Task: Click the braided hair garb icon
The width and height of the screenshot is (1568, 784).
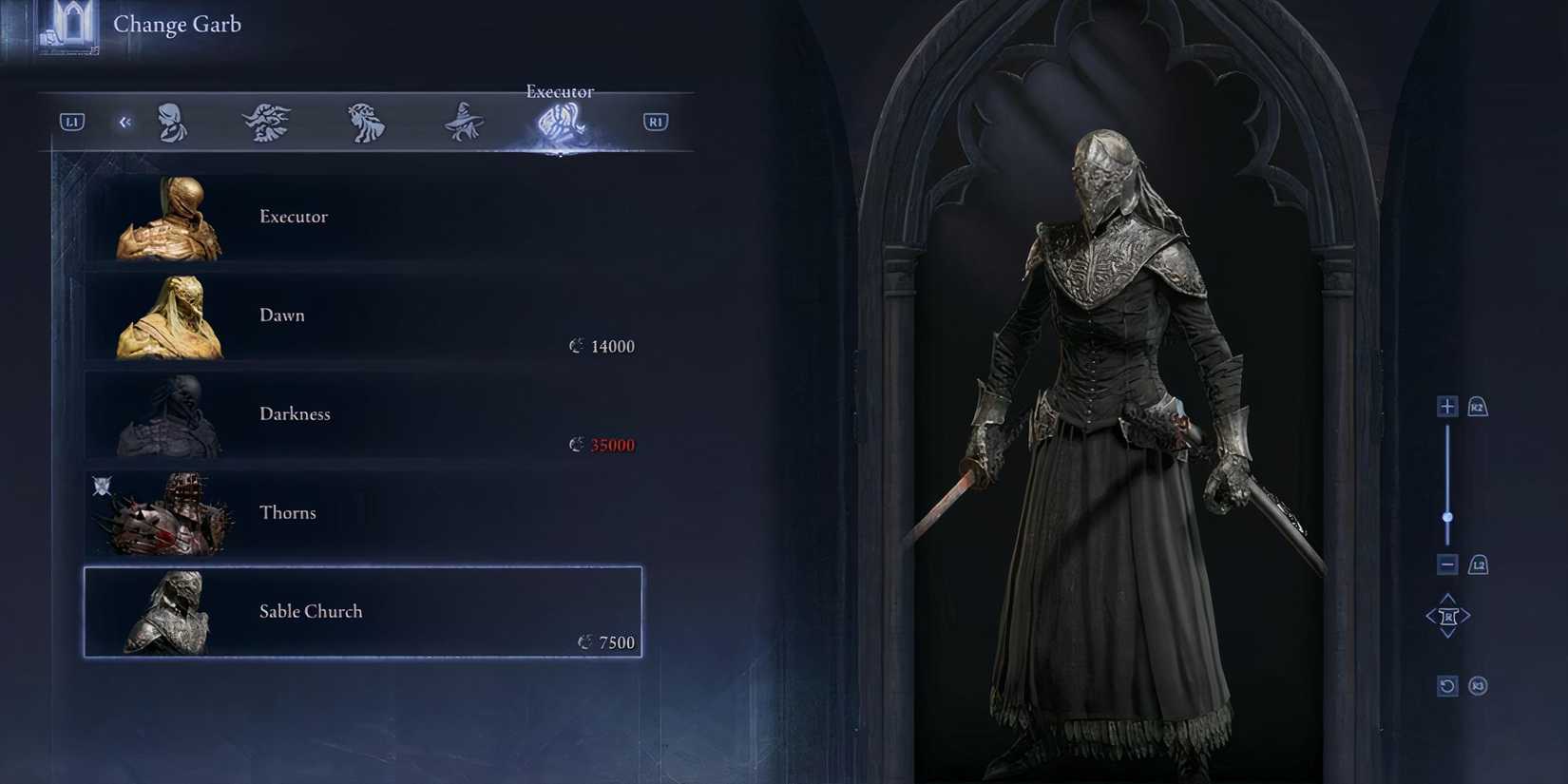Action: [x=366, y=121]
